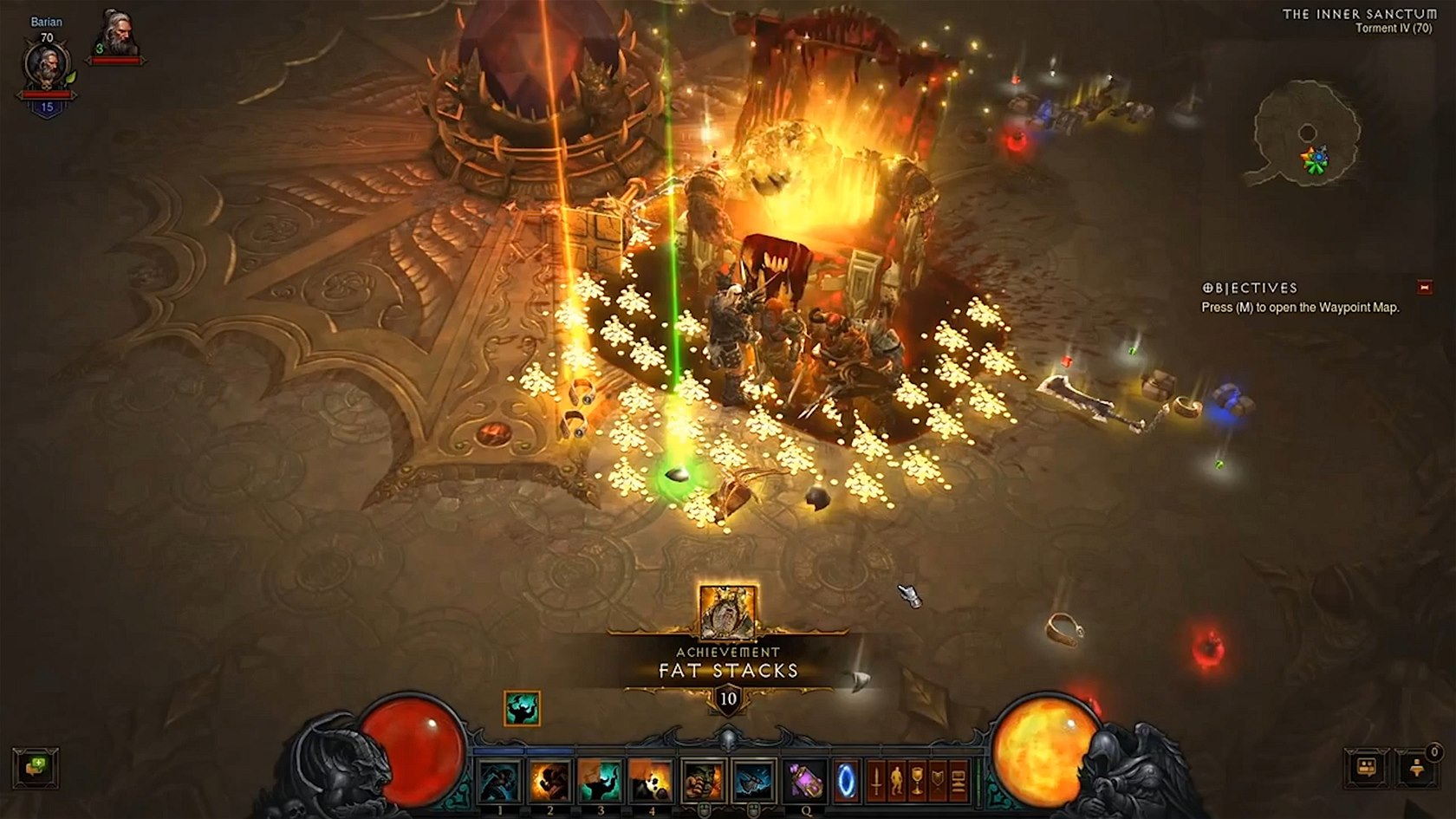
Task: Open the chat bubble button
Action: [x=36, y=767]
